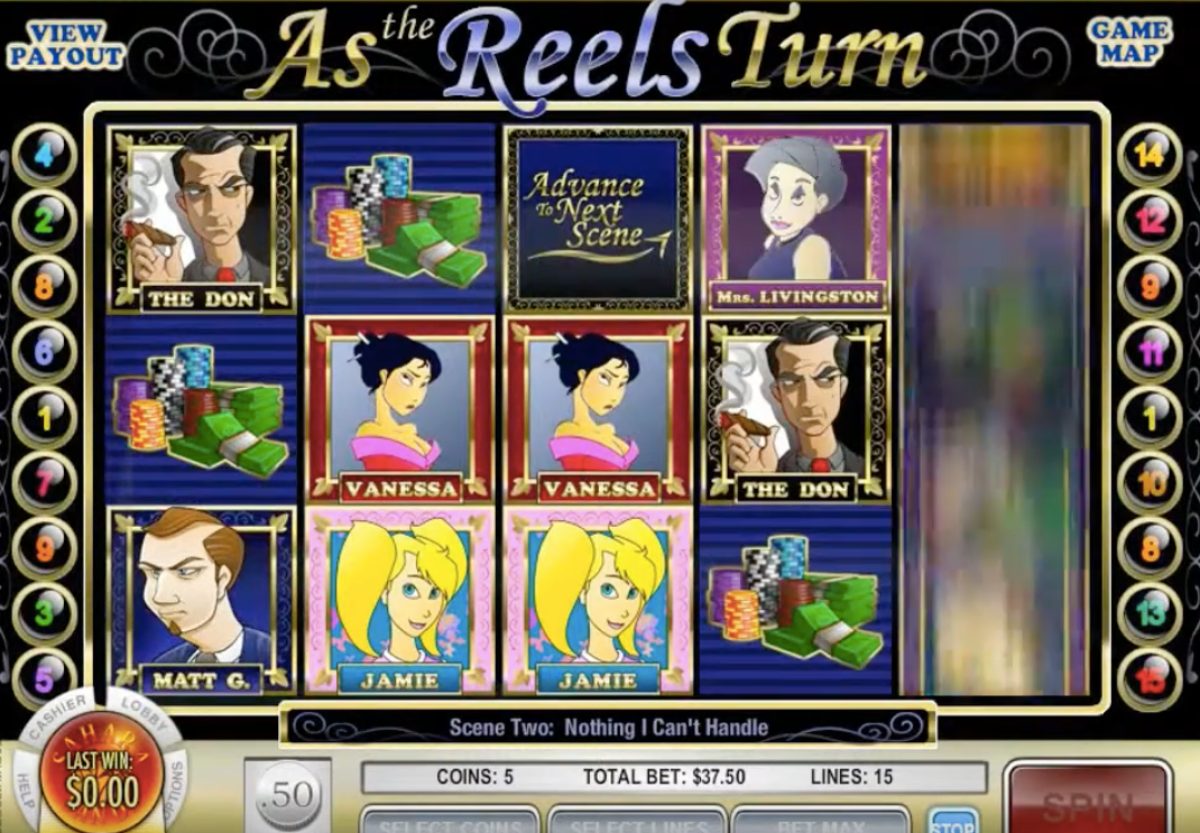Screen dimensions: 1200x833
Task: Select payline 4 marker
Action: 44,155
